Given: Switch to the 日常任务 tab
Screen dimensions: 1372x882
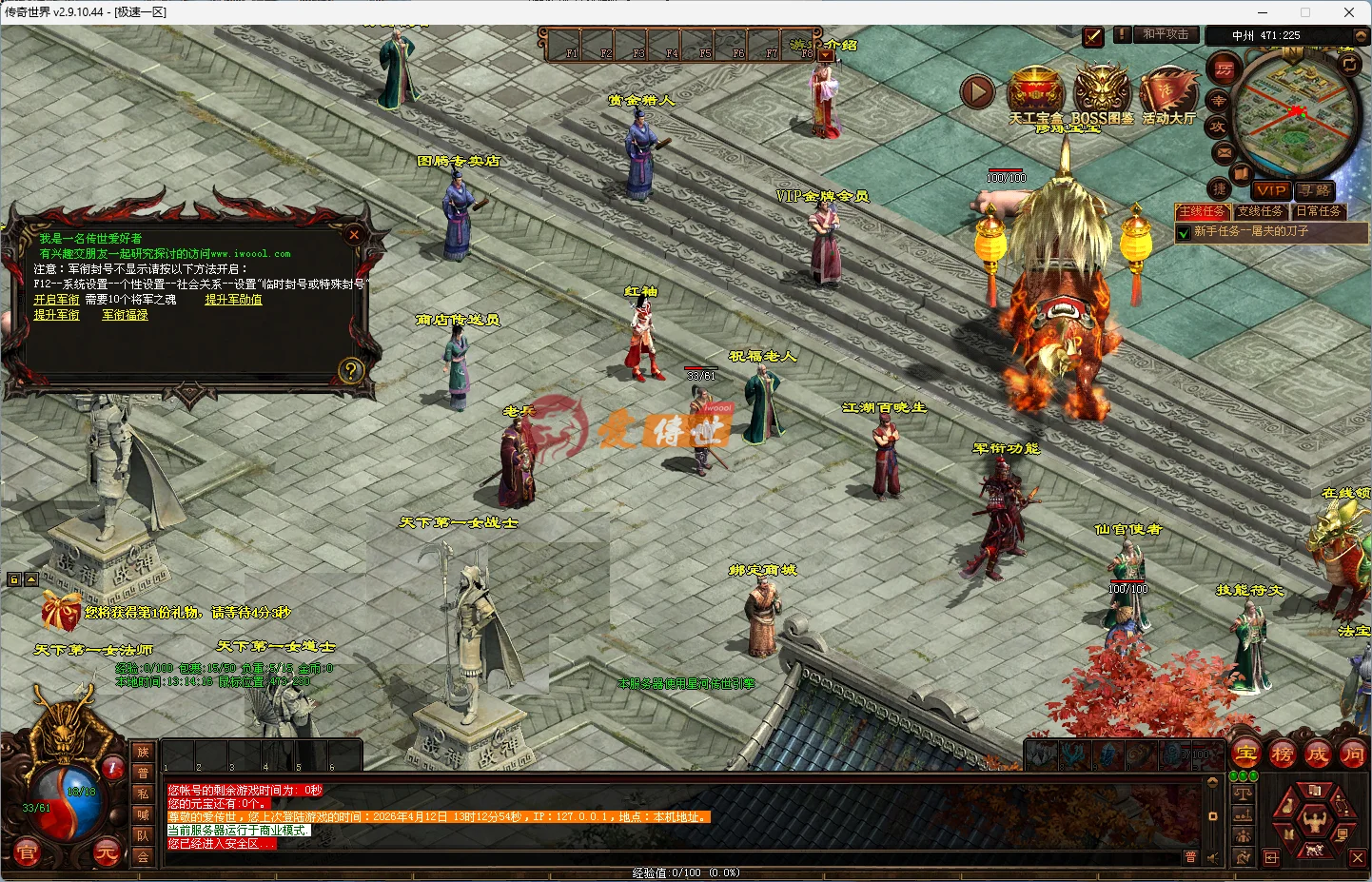Looking at the screenshot, I should [1319, 211].
